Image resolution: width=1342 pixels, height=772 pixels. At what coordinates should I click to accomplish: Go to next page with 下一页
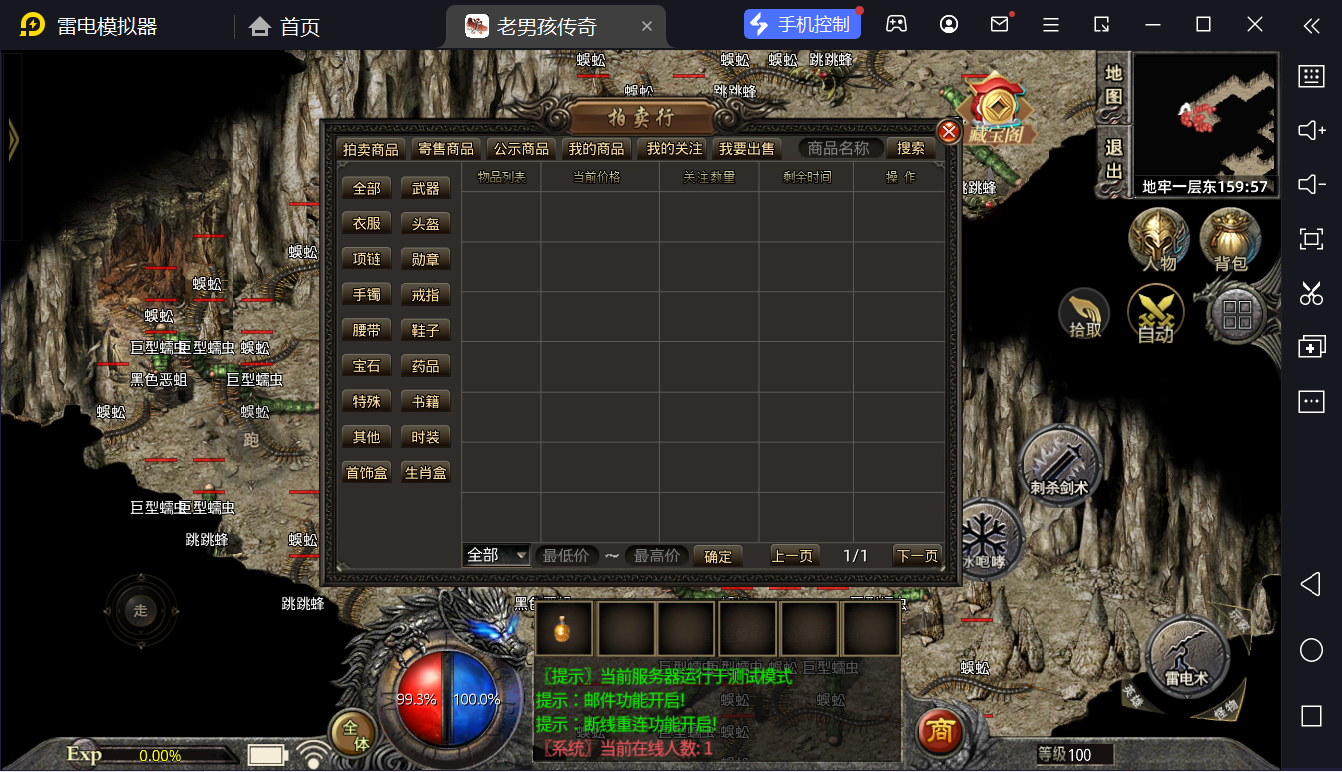coord(917,556)
